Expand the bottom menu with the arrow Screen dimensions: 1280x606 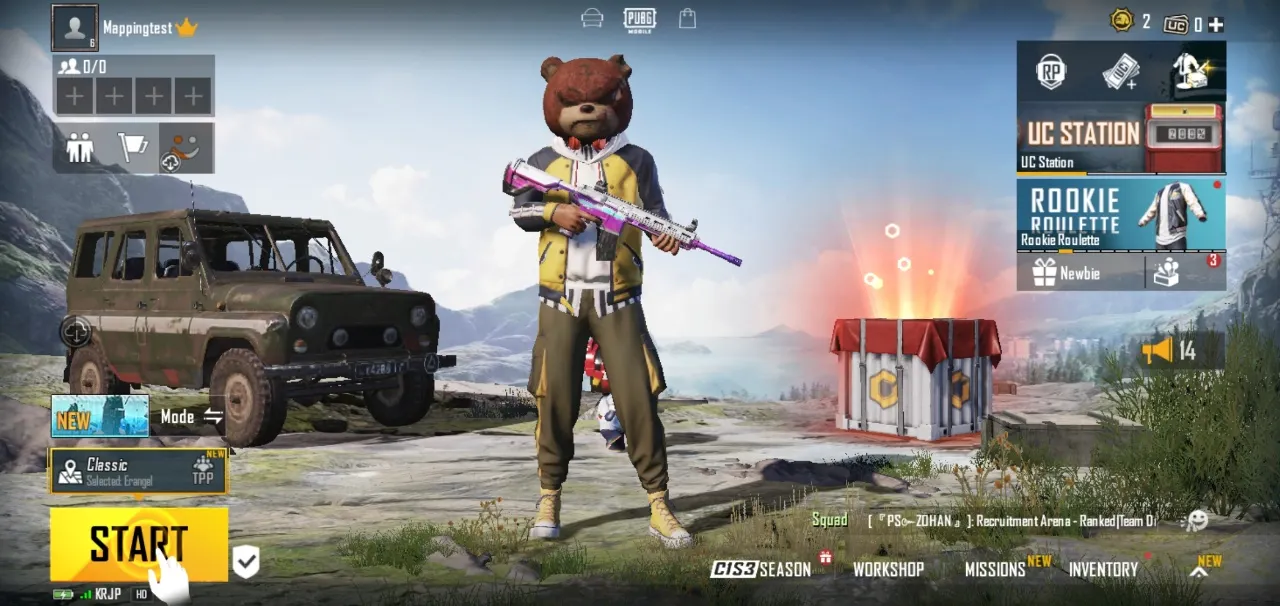[1199, 571]
